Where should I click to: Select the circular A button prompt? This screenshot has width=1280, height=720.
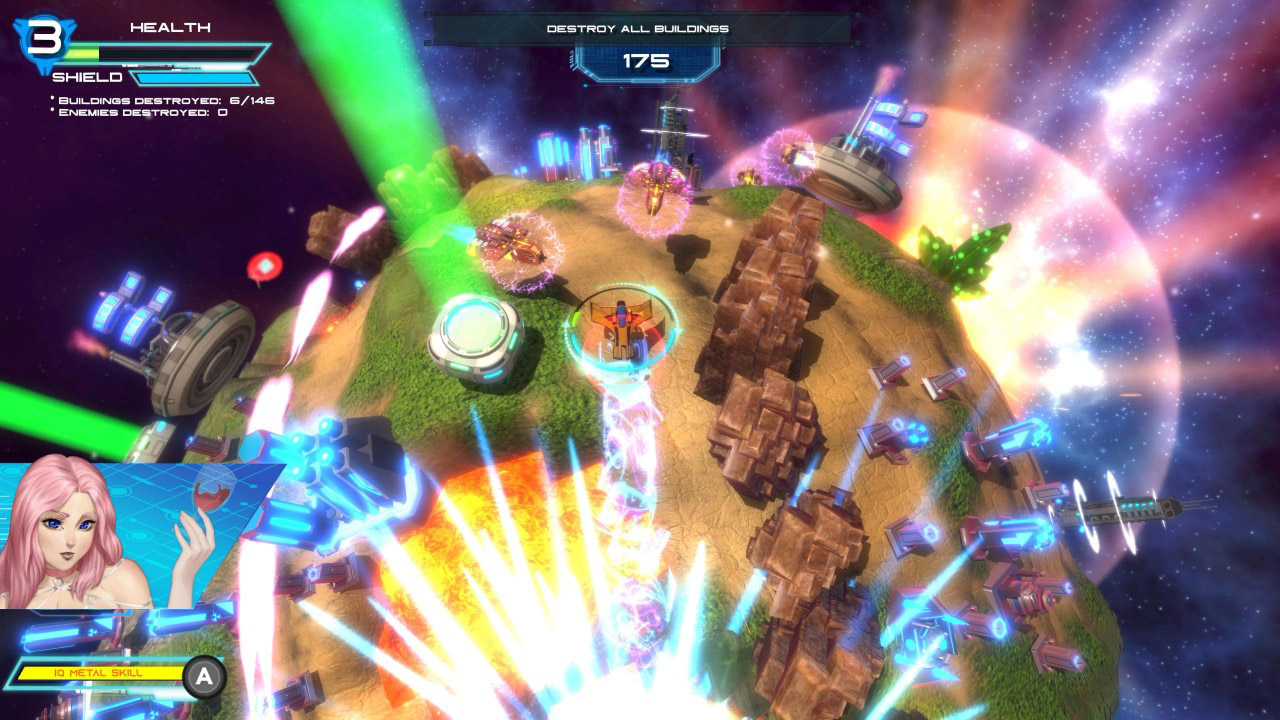pyautogui.click(x=203, y=675)
